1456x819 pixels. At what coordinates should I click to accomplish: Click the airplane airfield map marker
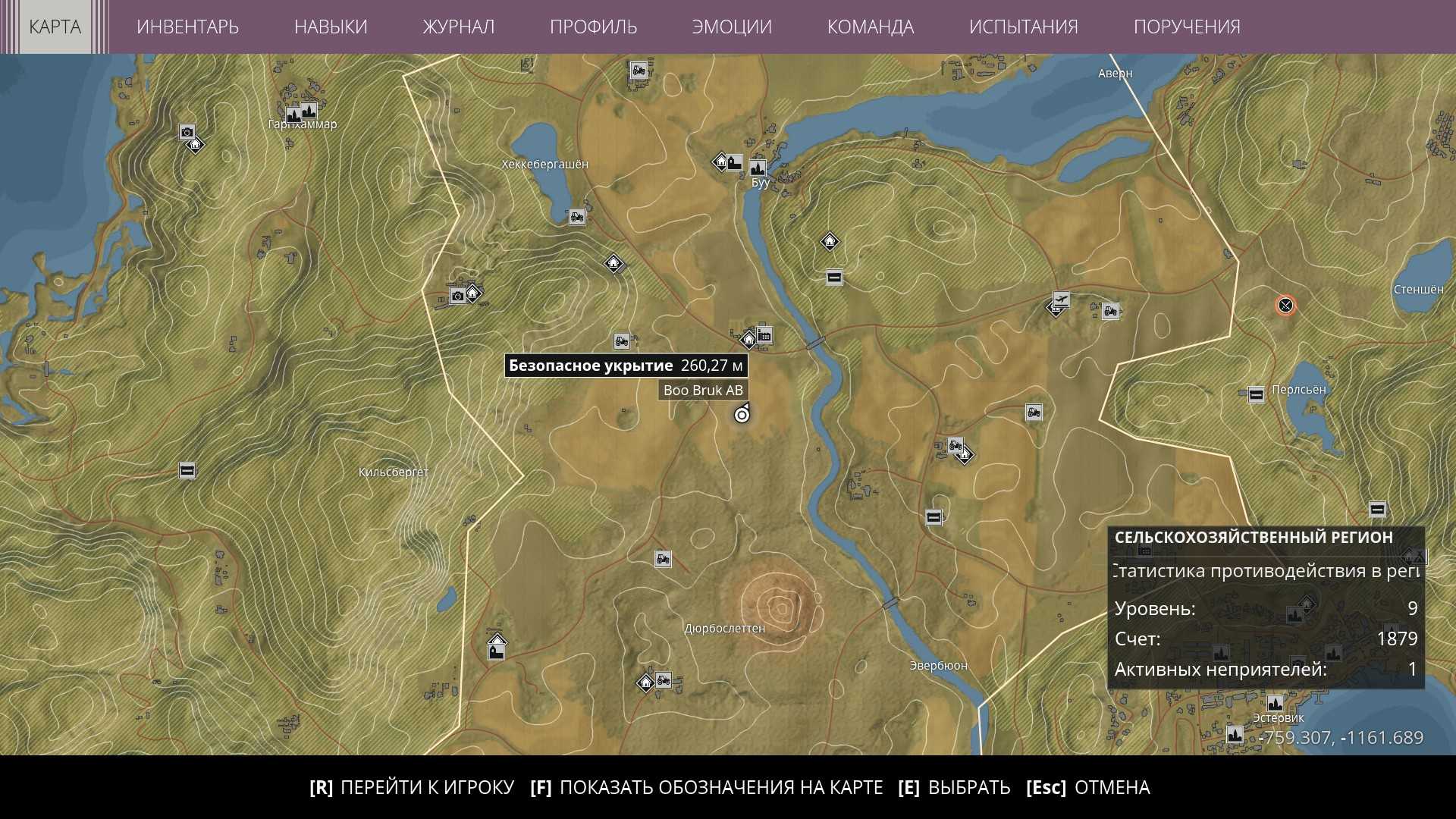pos(1061,300)
